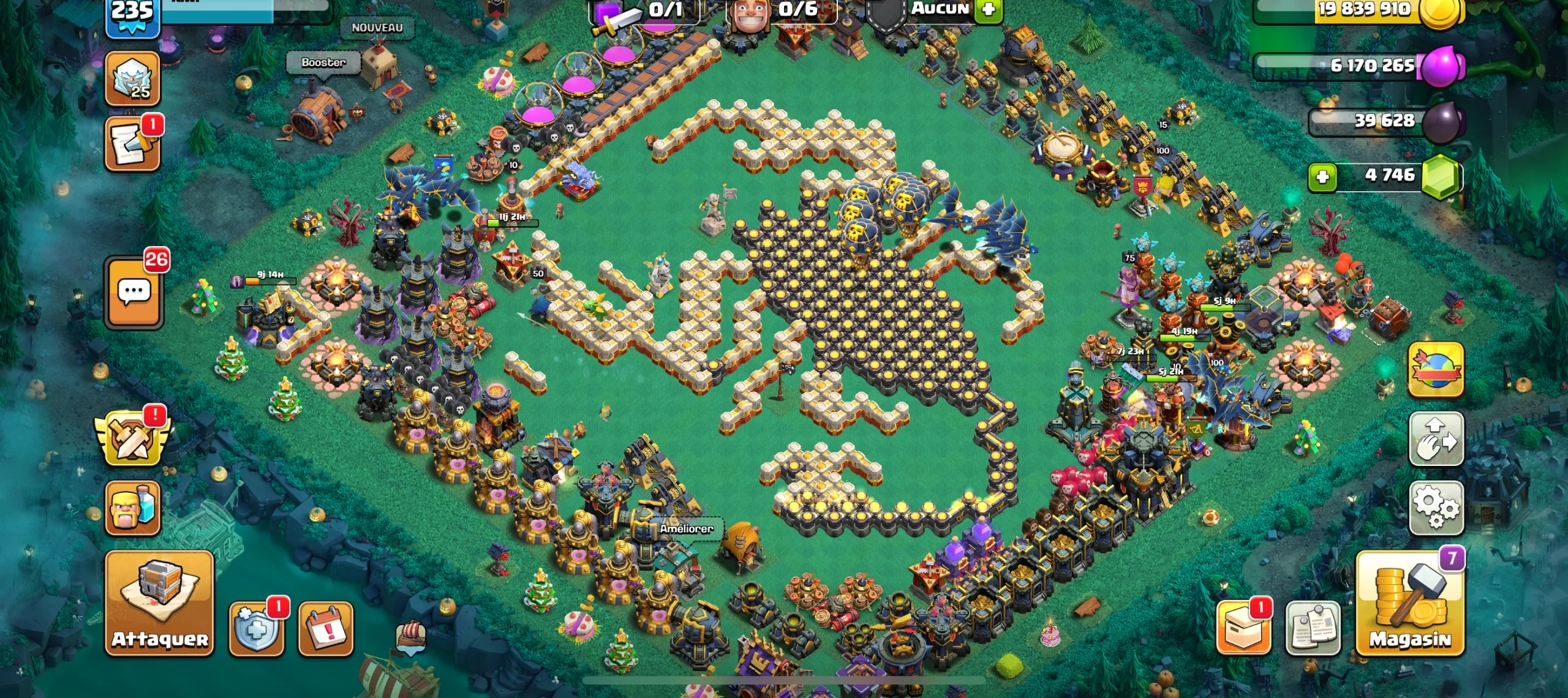This screenshot has height=698, width=1568.
Task: Open the Legend League badge showing 25
Action: point(134,78)
